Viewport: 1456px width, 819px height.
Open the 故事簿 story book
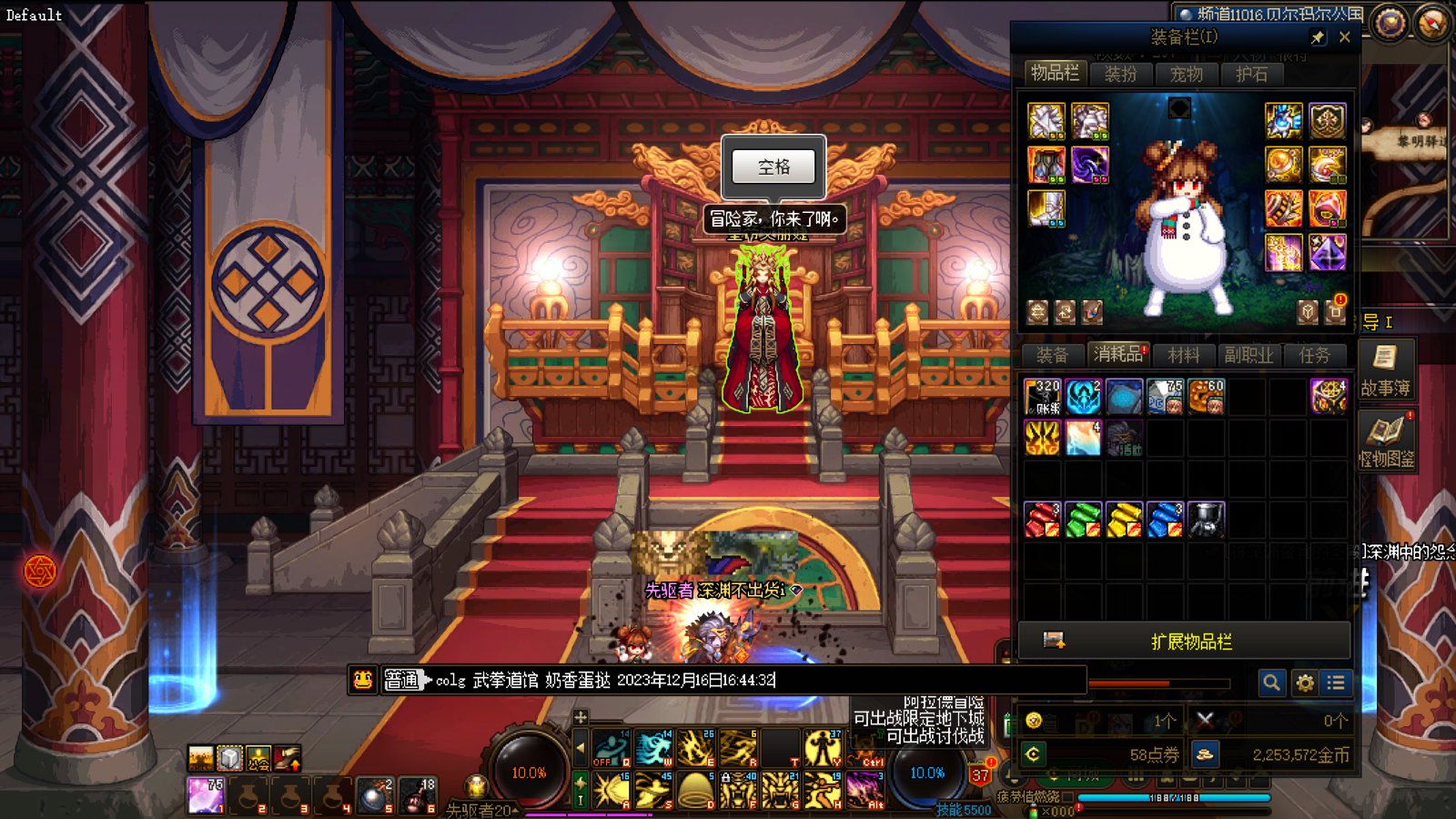click(x=1385, y=367)
